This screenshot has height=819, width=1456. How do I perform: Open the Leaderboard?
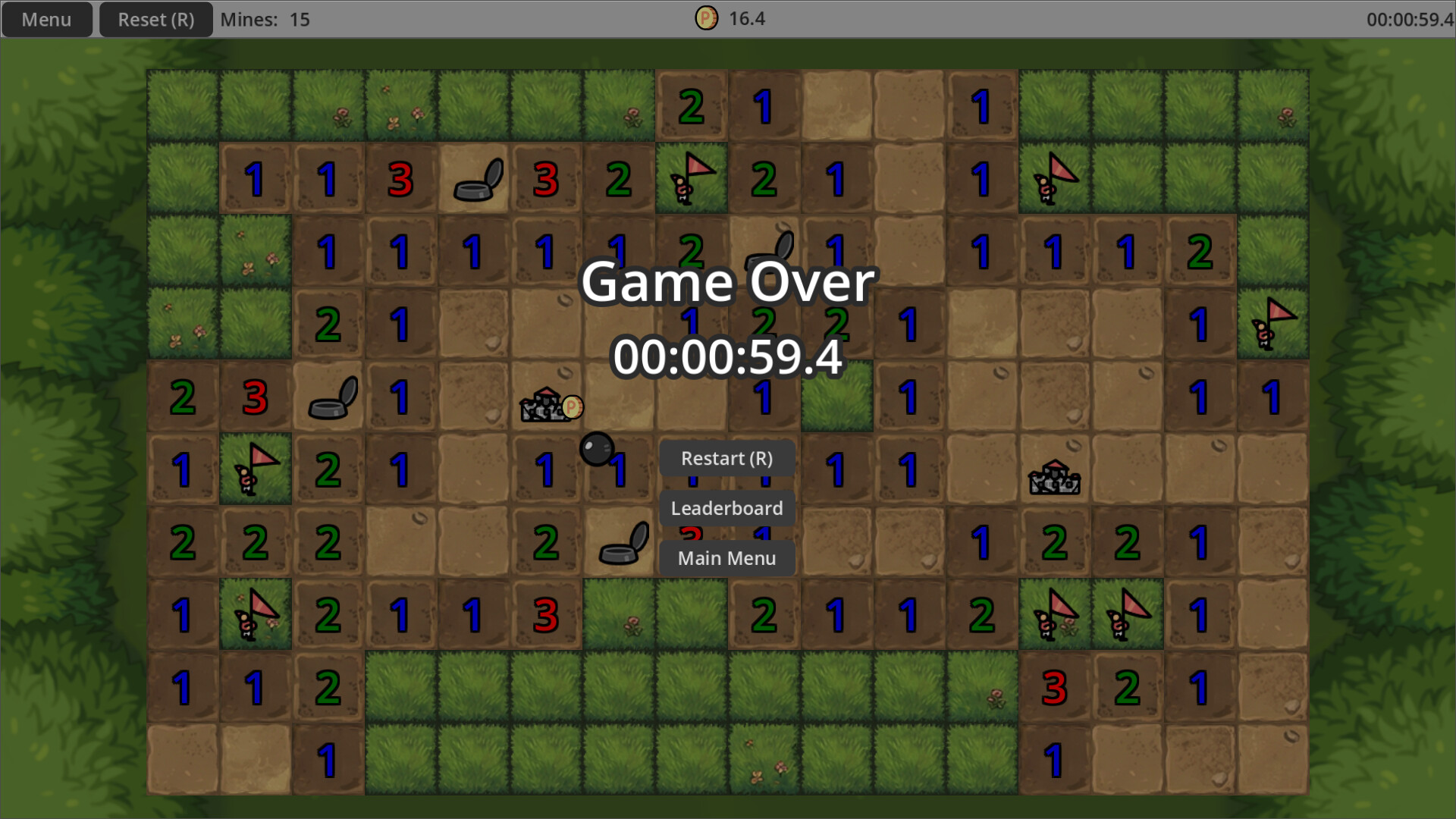[x=727, y=509]
